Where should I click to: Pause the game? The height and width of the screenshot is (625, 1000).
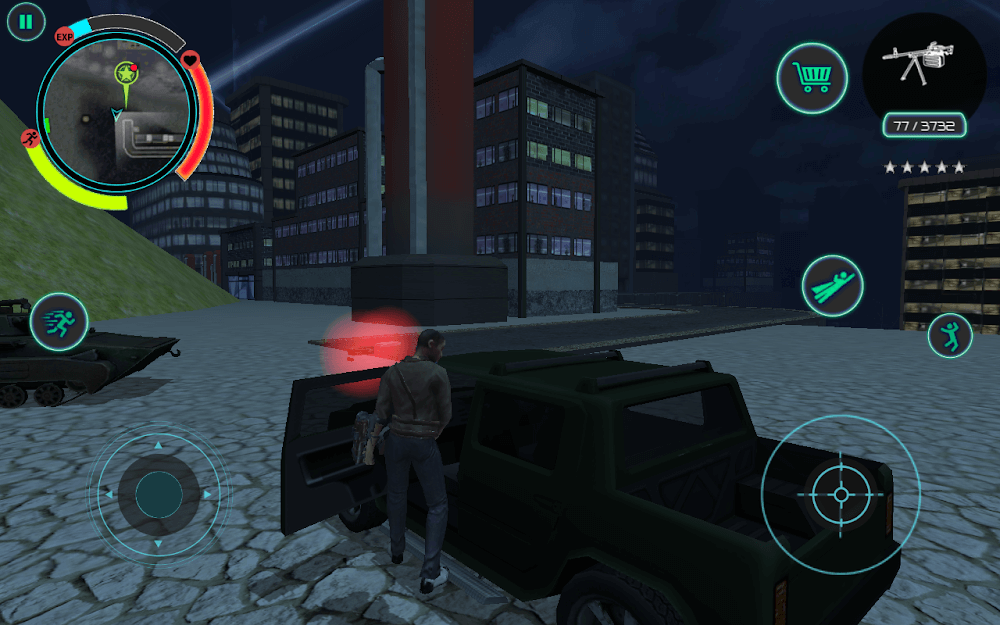[x=26, y=21]
